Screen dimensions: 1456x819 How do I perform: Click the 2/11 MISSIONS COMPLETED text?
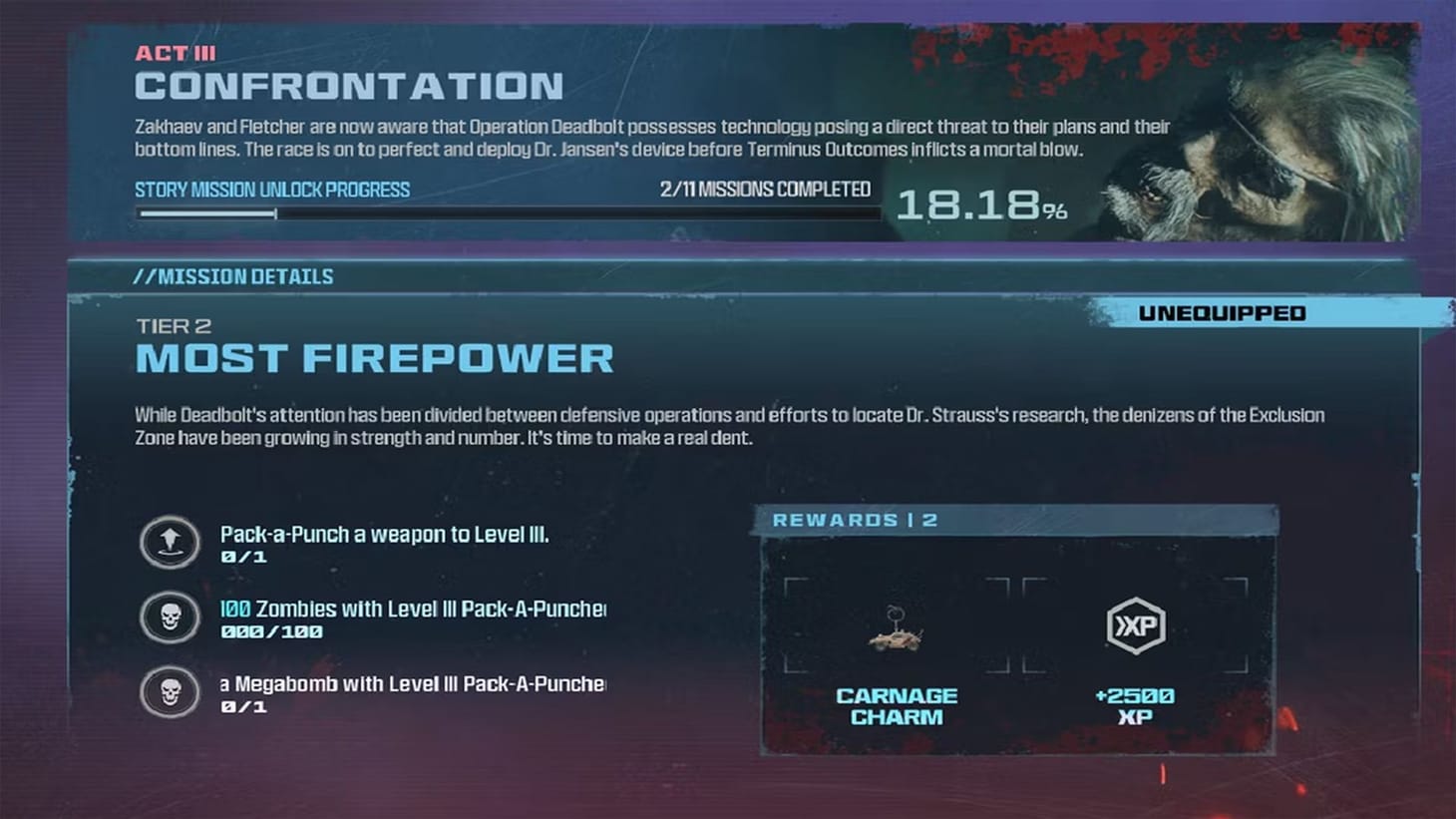765,189
